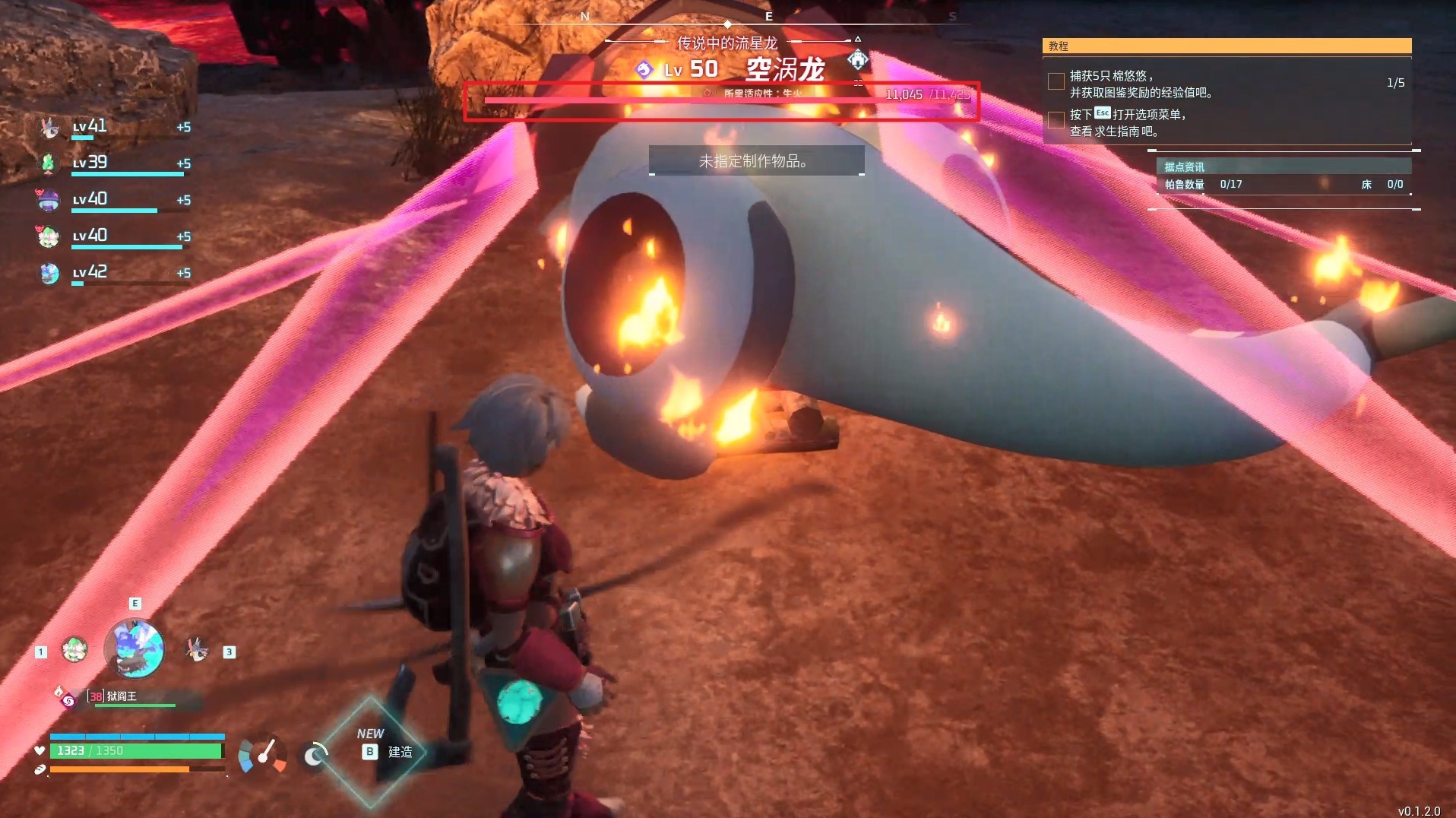The height and width of the screenshot is (818, 1456).
Task: Click the moon time-of-day icon
Action: tap(314, 756)
